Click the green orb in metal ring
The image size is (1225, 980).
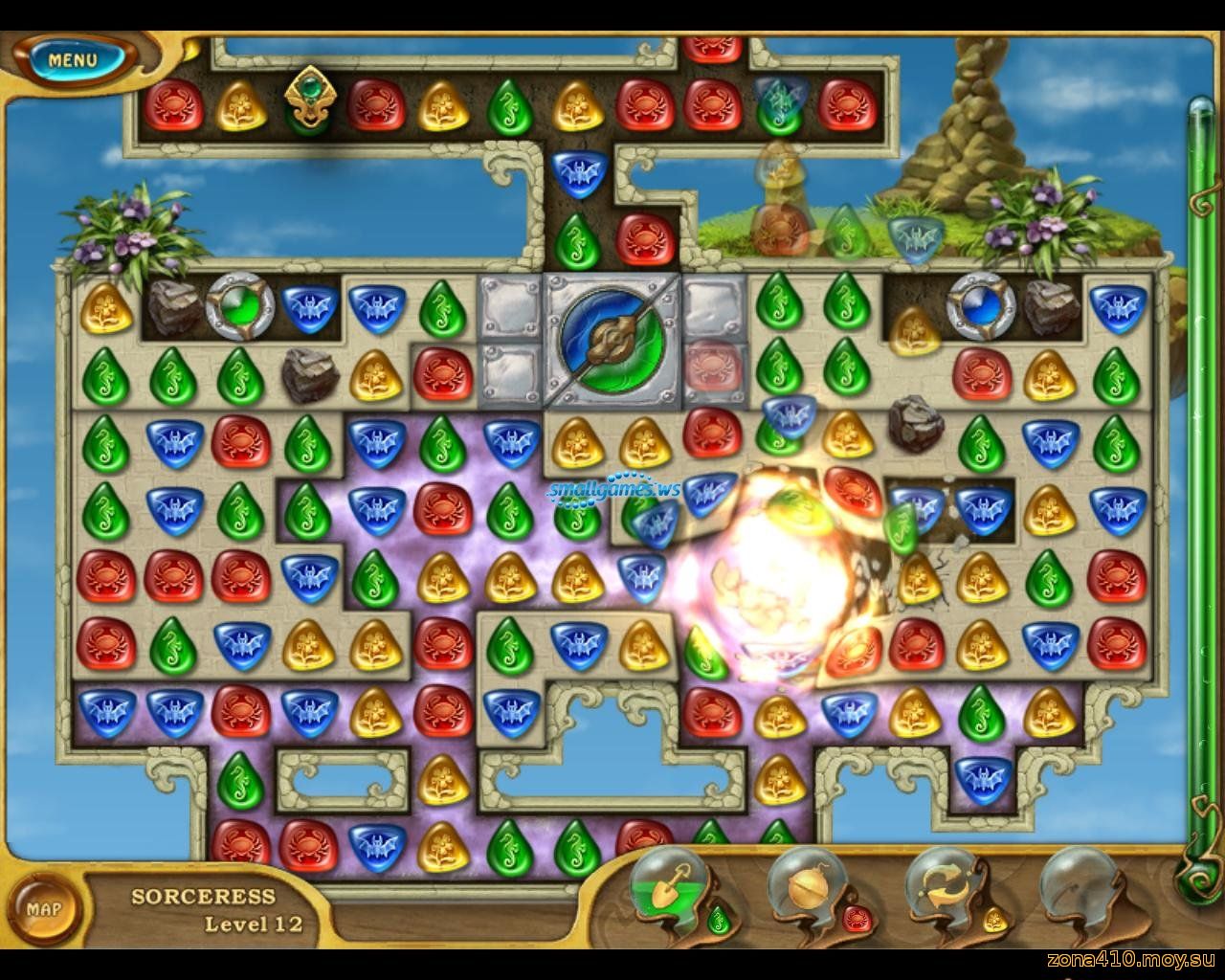click(x=240, y=305)
